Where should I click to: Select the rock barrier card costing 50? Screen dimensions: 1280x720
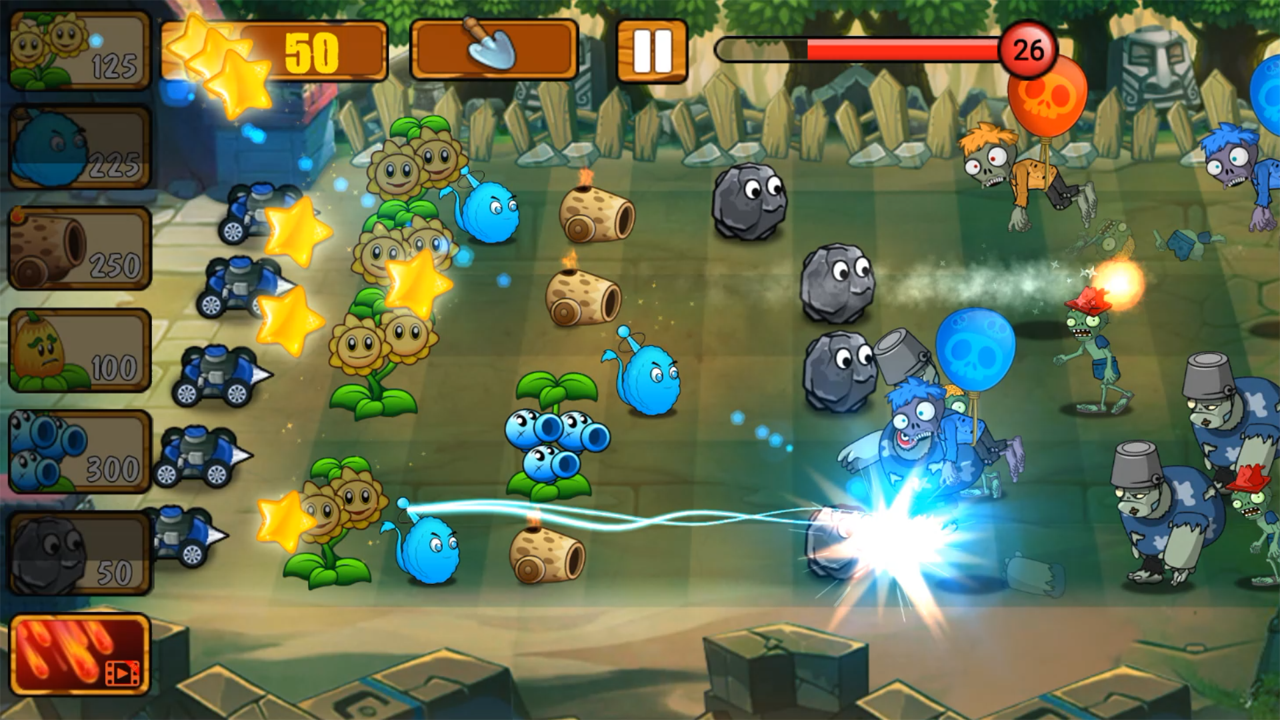coord(78,553)
